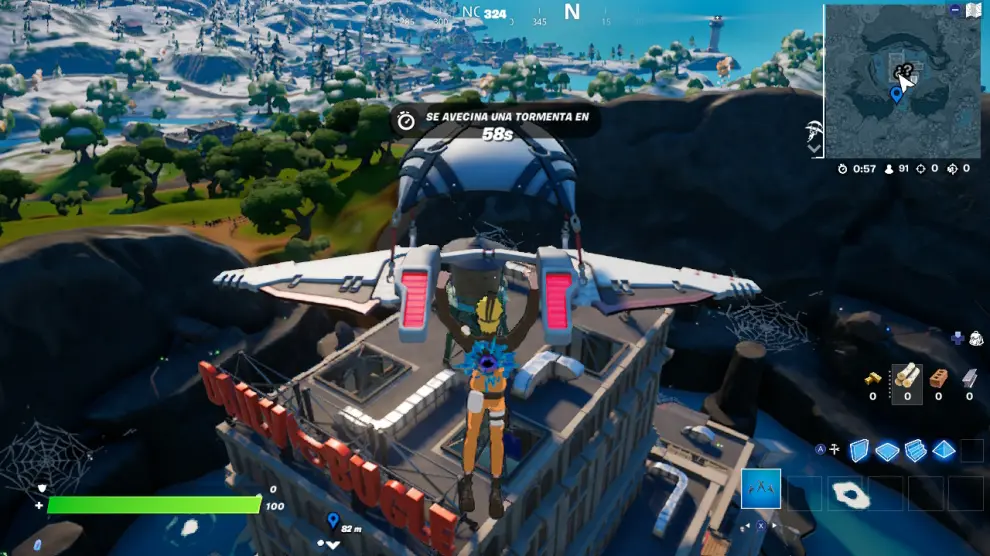Click the blue location marker on the minimap
The height and width of the screenshot is (556, 990).
click(x=896, y=95)
